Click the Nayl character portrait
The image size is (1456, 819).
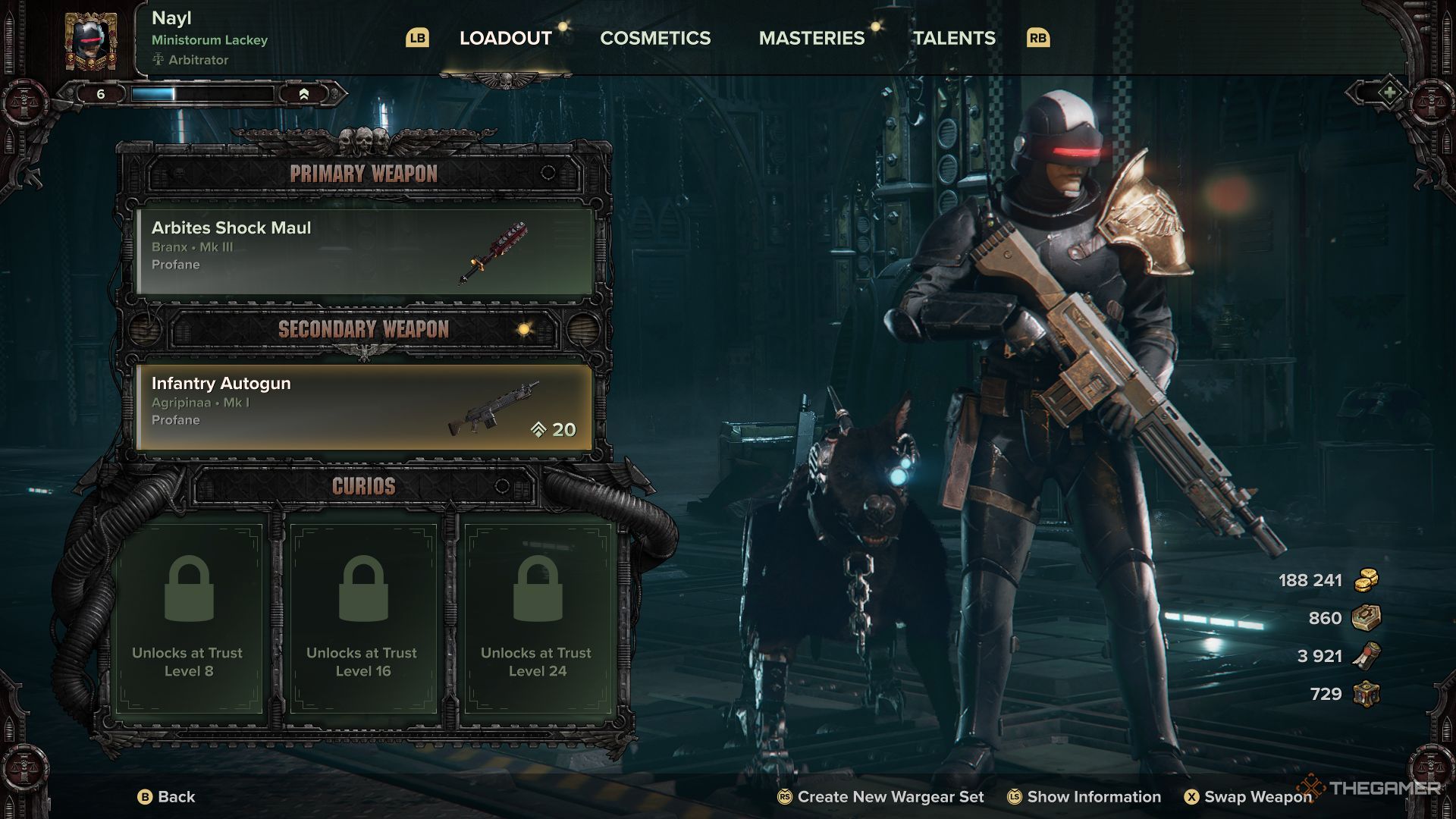click(90, 41)
